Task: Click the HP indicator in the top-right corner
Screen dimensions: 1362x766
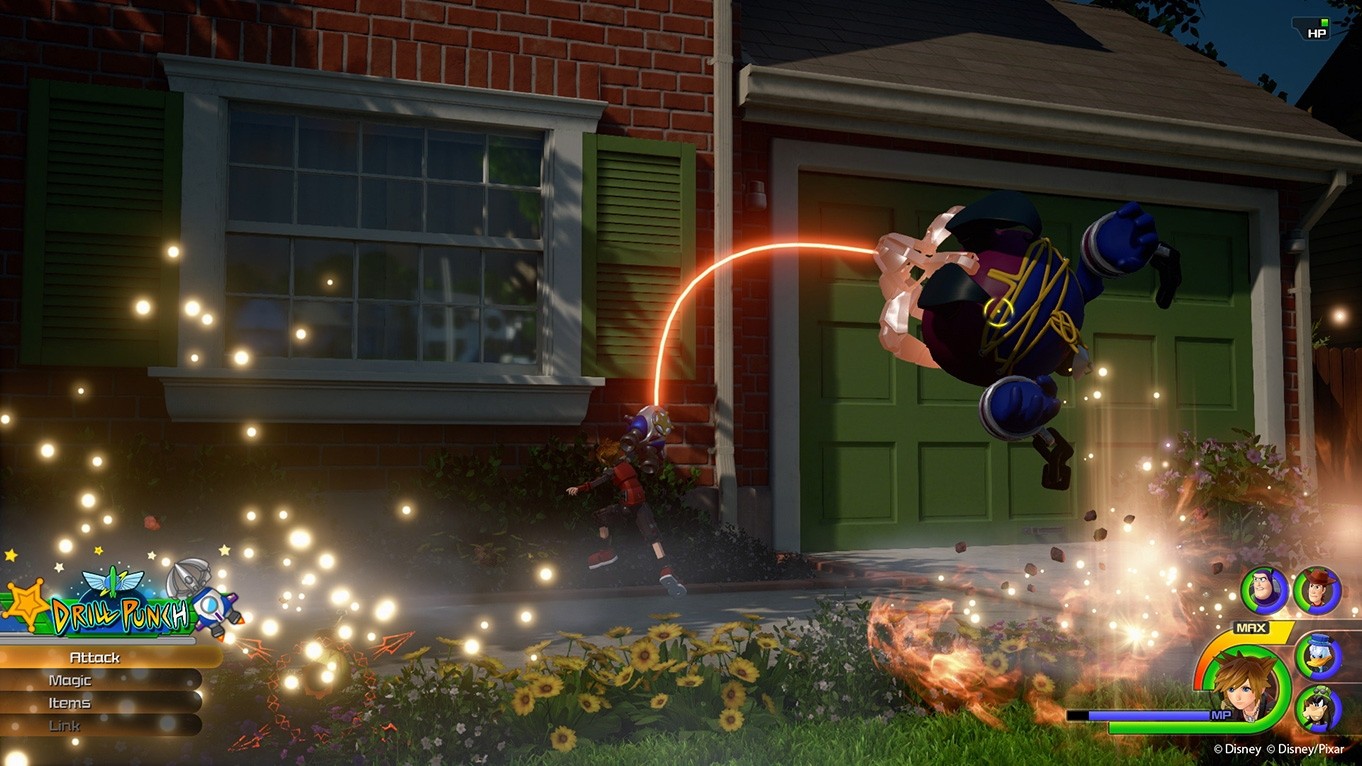Action: (x=1314, y=32)
